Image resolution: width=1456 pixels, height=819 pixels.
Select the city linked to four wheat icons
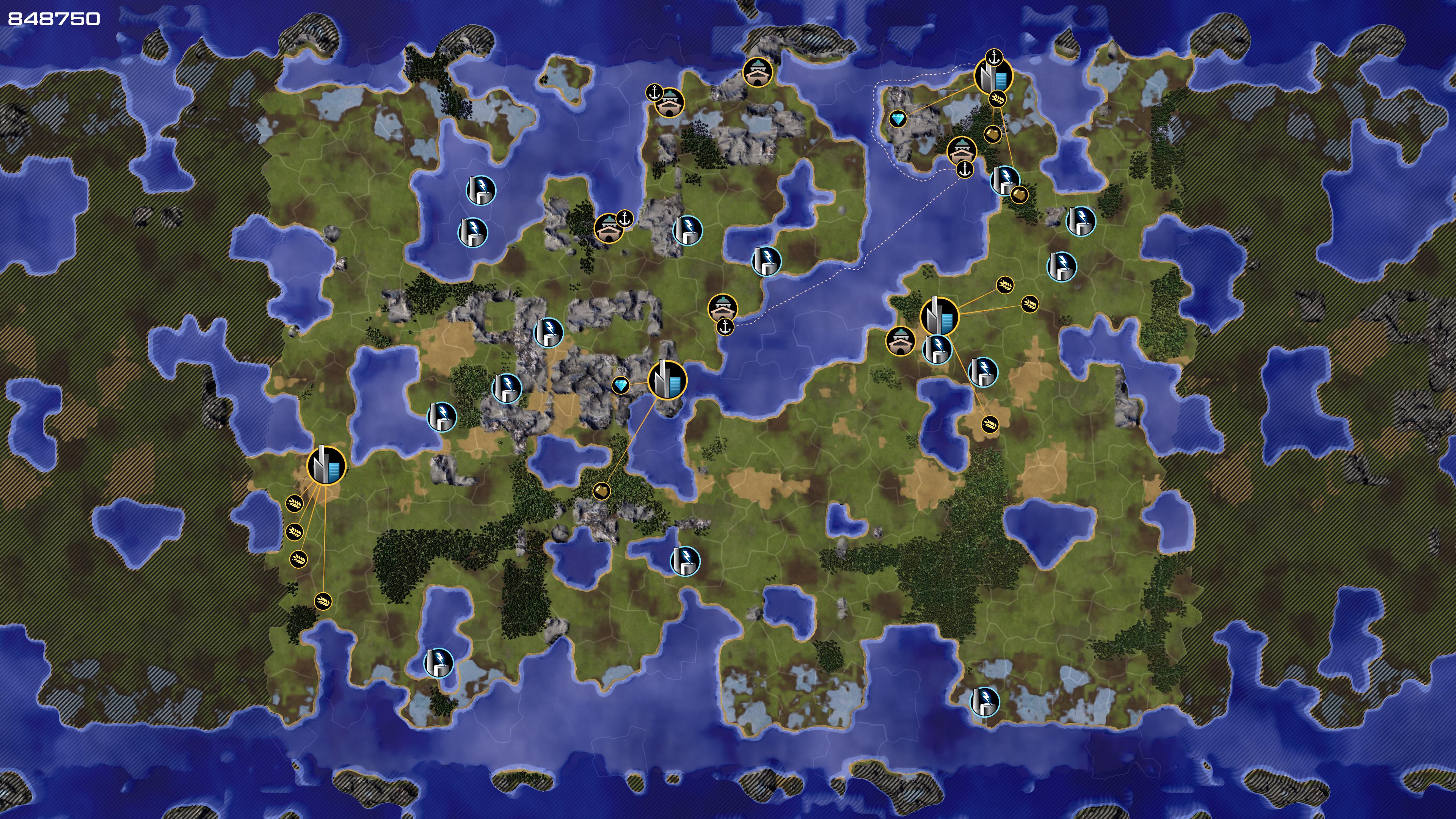326,466
